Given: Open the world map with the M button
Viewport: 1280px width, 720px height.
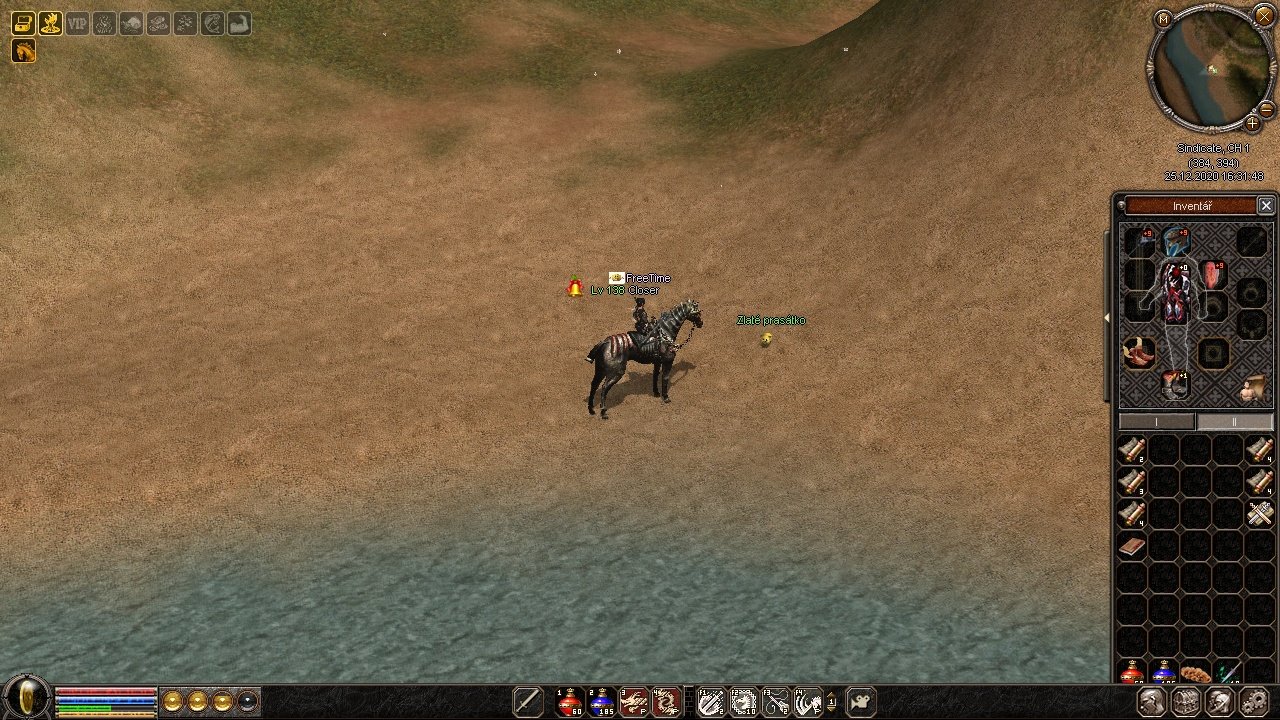Looking at the screenshot, I should coord(1163,19).
